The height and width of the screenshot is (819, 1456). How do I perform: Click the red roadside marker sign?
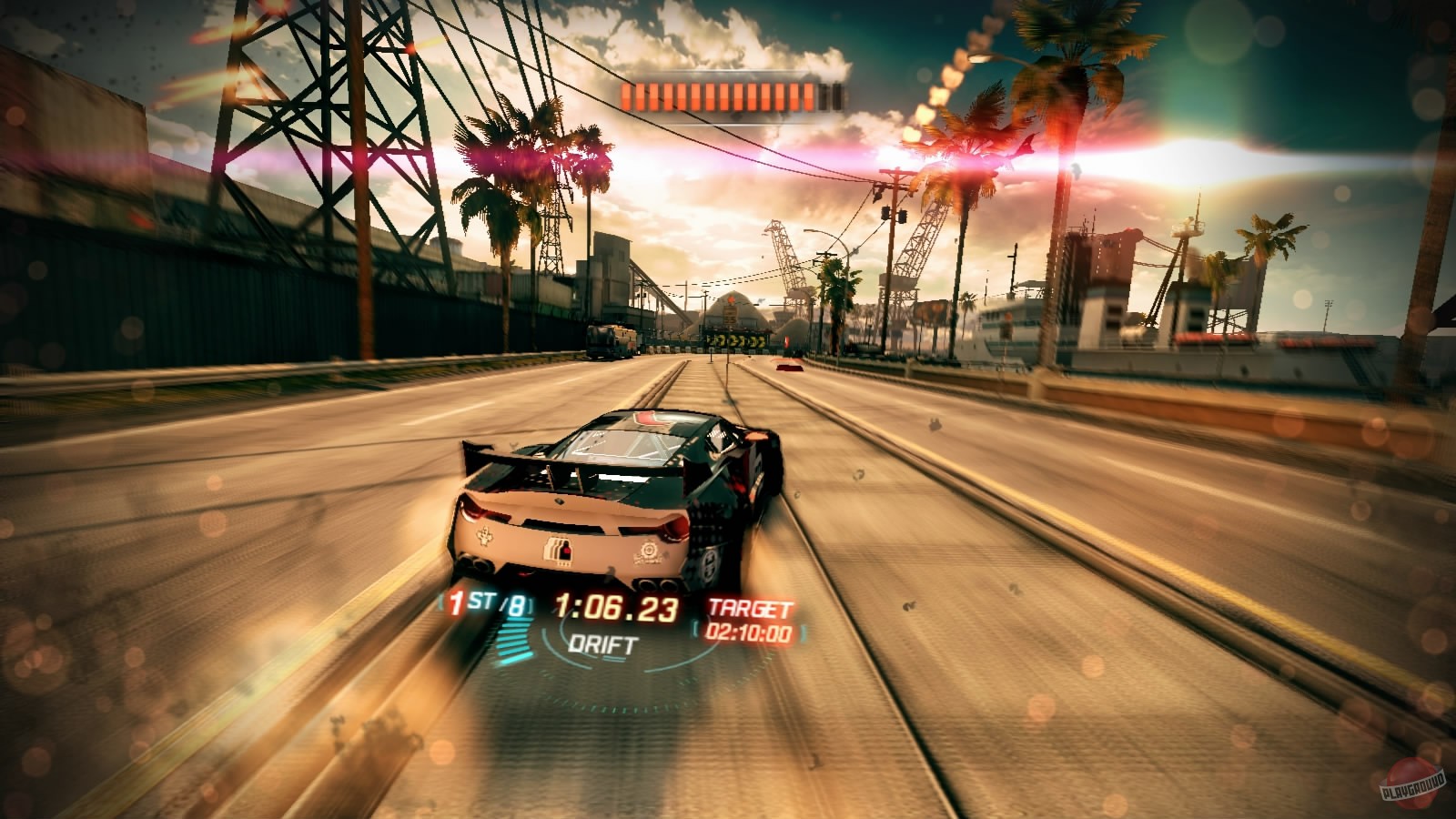coord(786,341)
